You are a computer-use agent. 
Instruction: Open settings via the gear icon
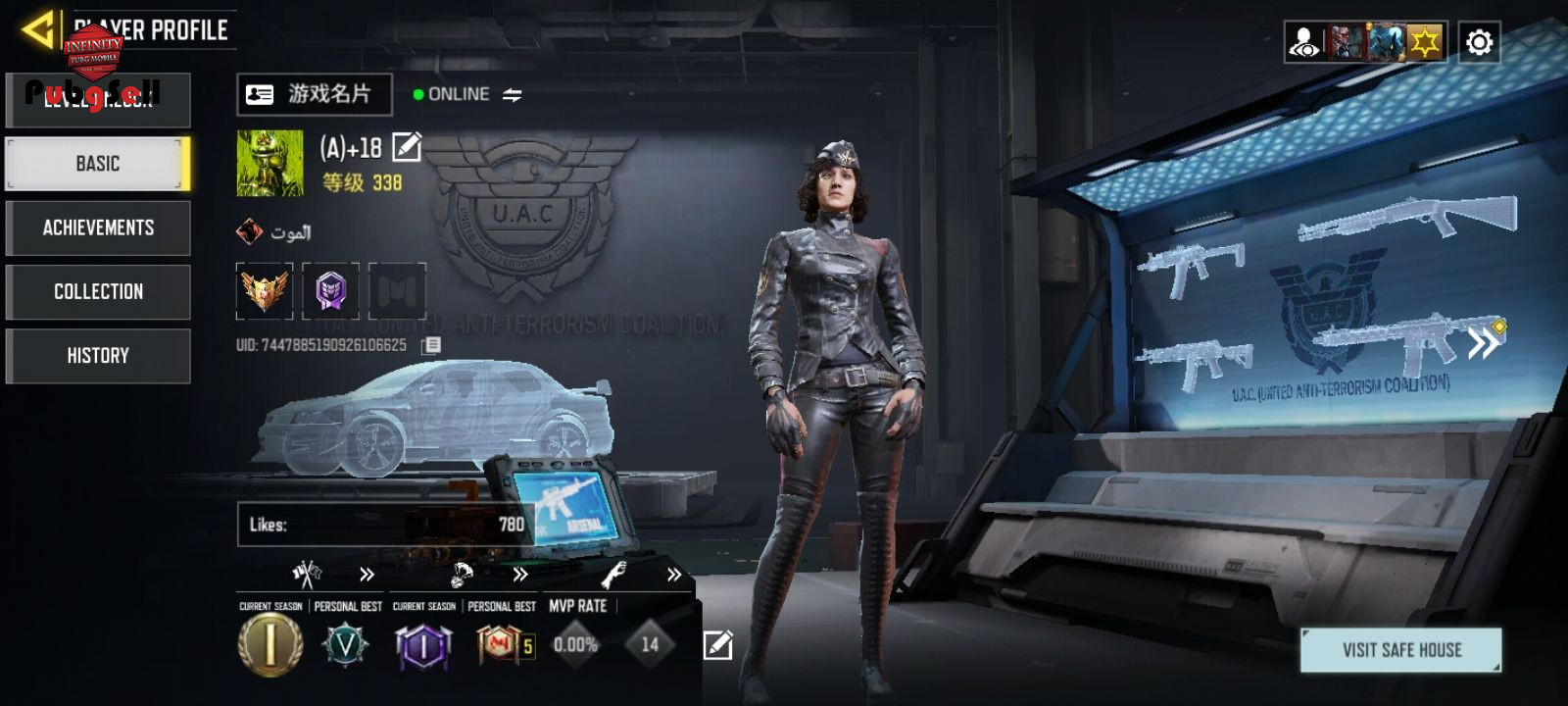1479,42
